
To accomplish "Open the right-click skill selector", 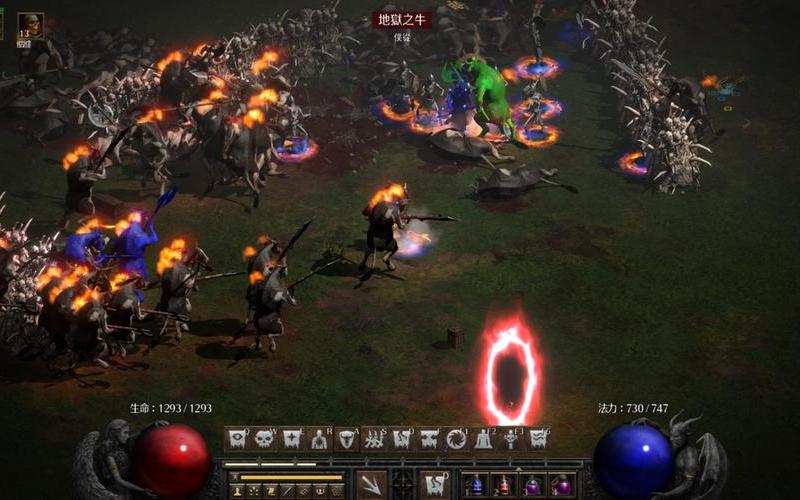I will tap(434, 484).
